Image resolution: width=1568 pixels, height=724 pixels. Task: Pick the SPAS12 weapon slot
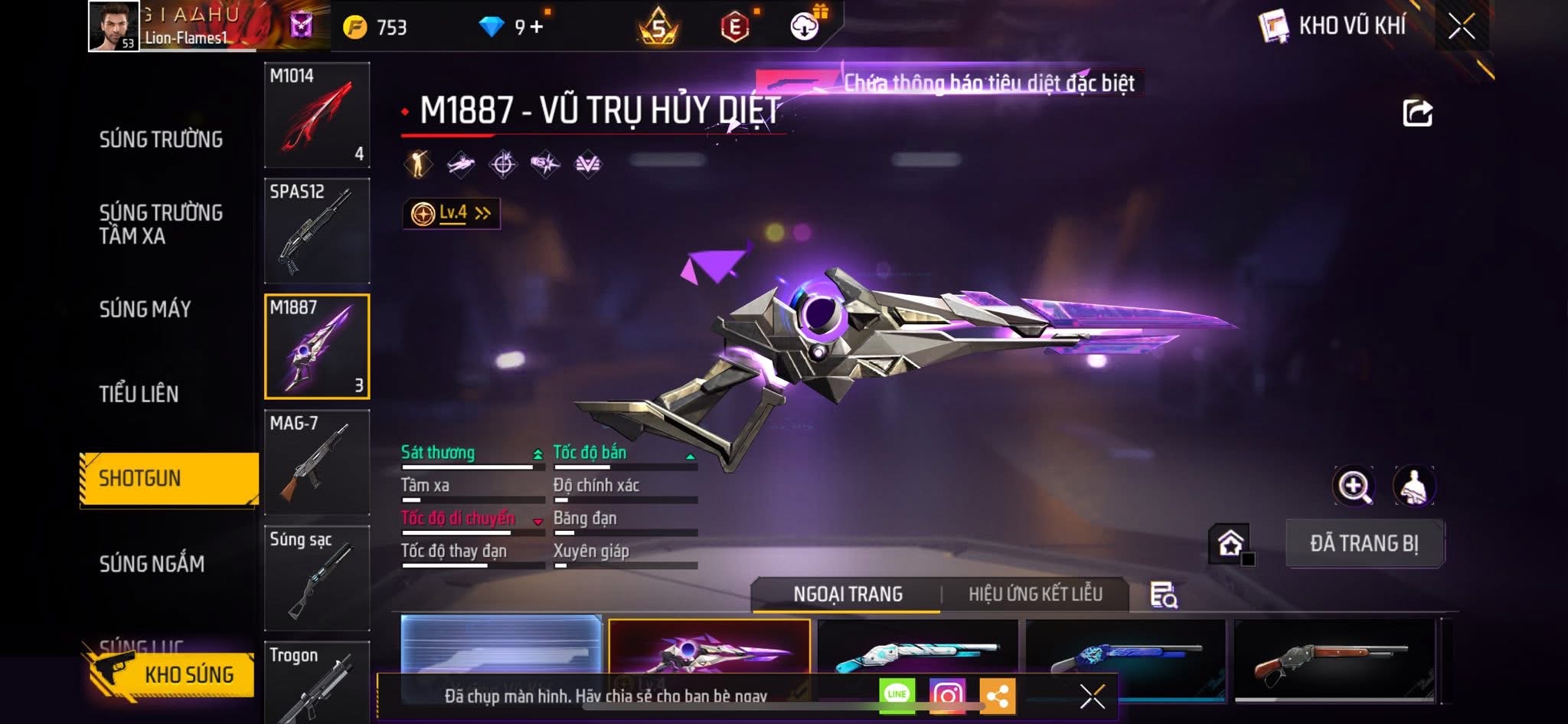click(317, 231)
